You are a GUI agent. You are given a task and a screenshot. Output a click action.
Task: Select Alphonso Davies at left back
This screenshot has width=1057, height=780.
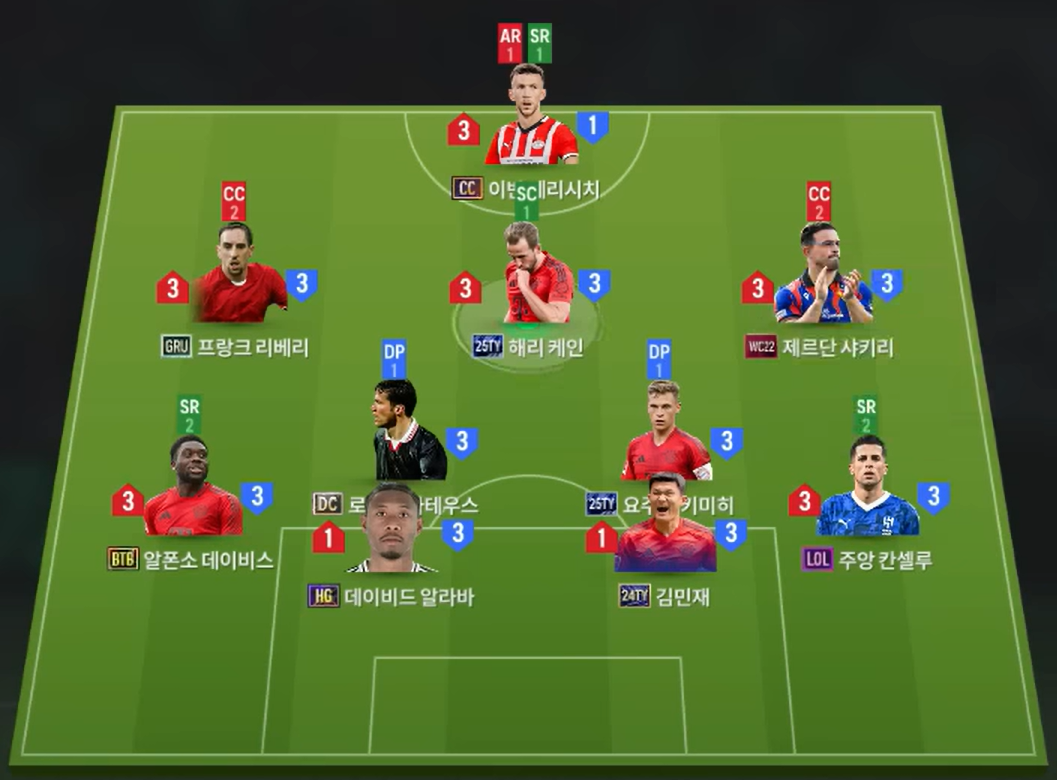pyautogui.click(x=192, y=490)
